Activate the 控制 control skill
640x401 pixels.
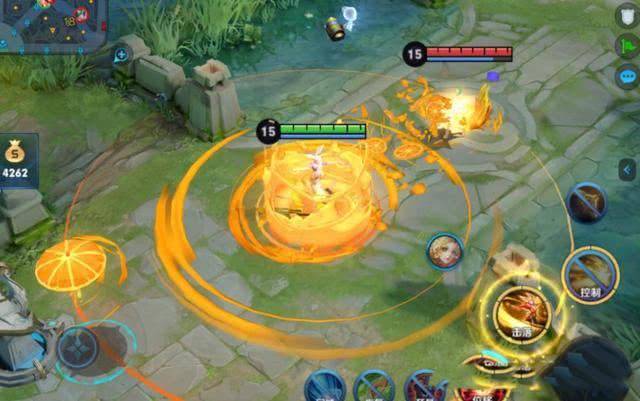pyautogui.click(x=588, y=273)
